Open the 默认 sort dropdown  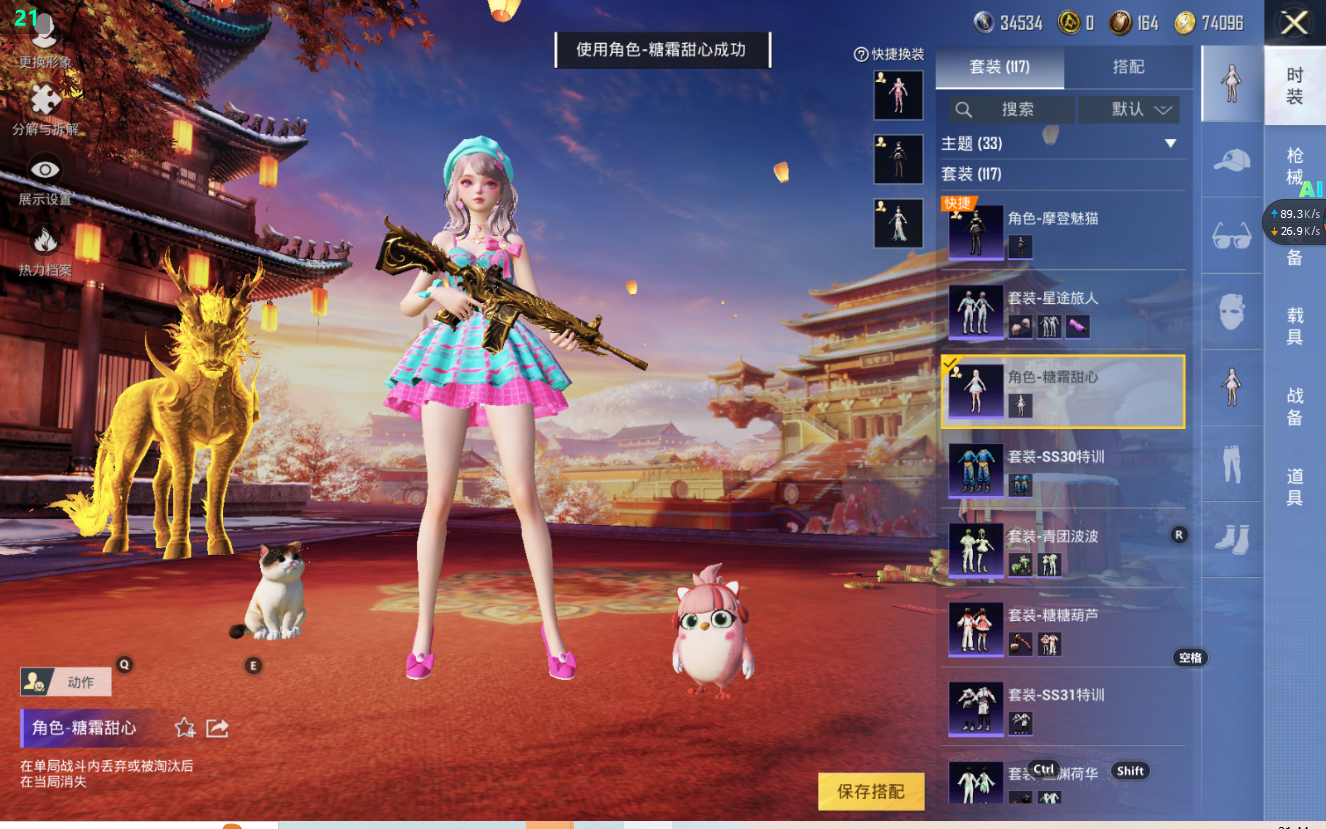pos(1129,110)
